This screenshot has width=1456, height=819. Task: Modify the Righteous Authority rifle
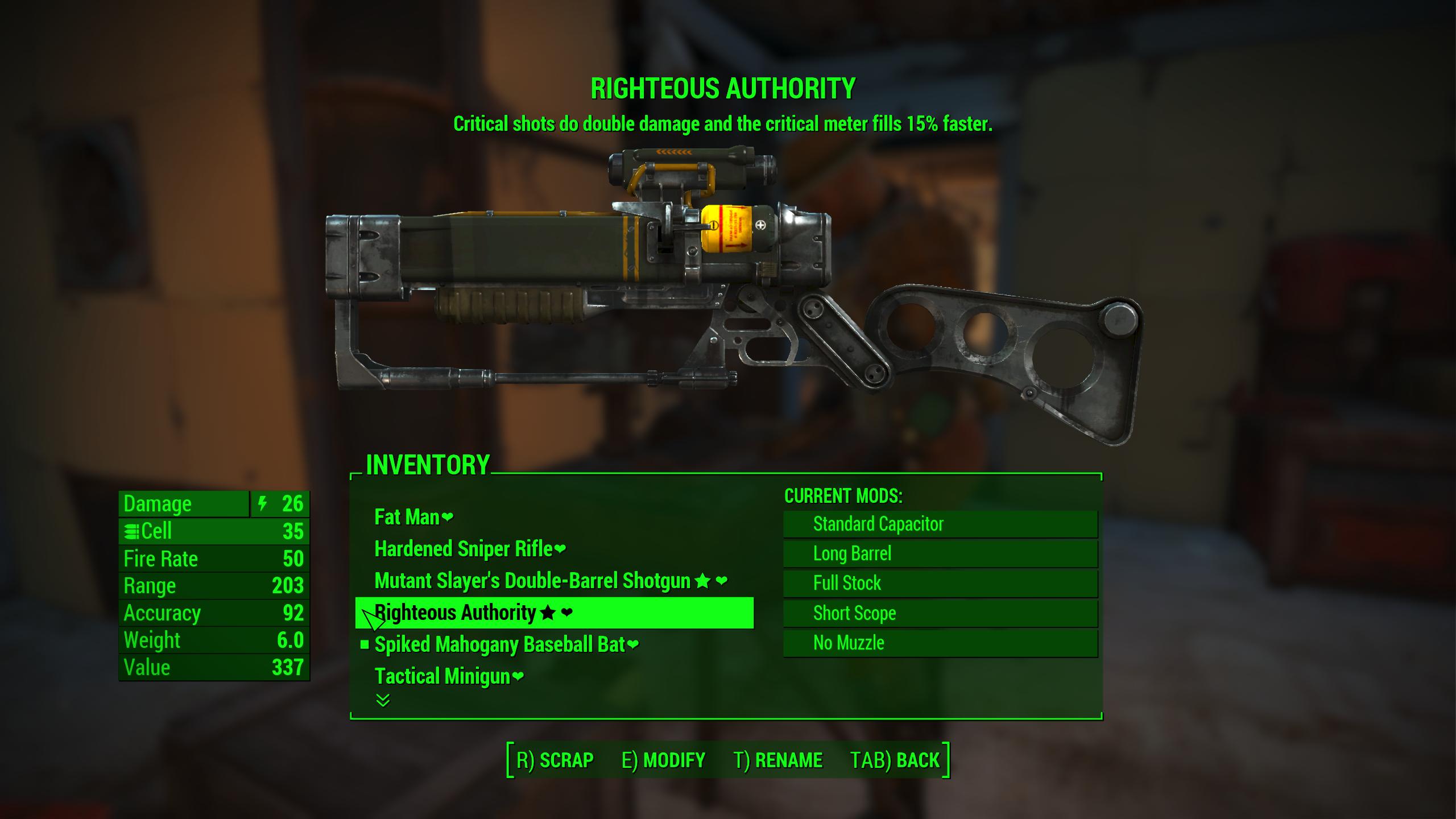pyautogui.click(x=663, y=760)
